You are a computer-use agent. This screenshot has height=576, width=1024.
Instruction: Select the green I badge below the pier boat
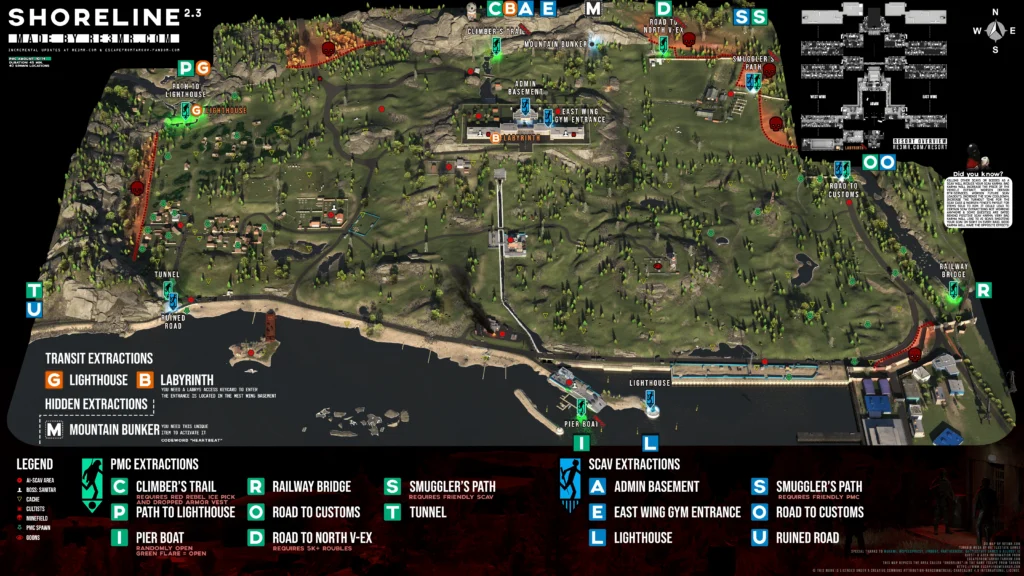coord(581,442)
